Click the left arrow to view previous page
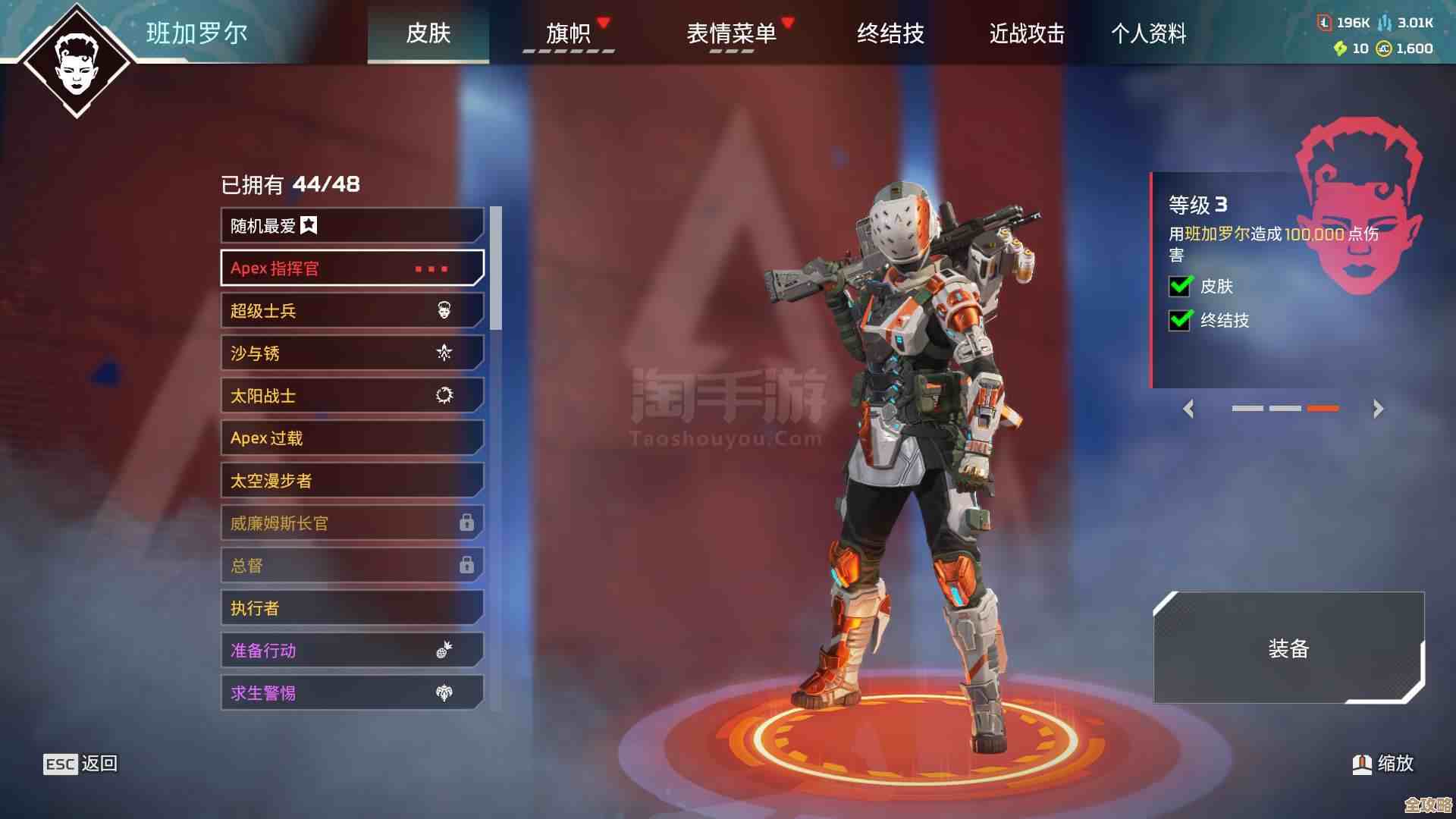 1188,409
